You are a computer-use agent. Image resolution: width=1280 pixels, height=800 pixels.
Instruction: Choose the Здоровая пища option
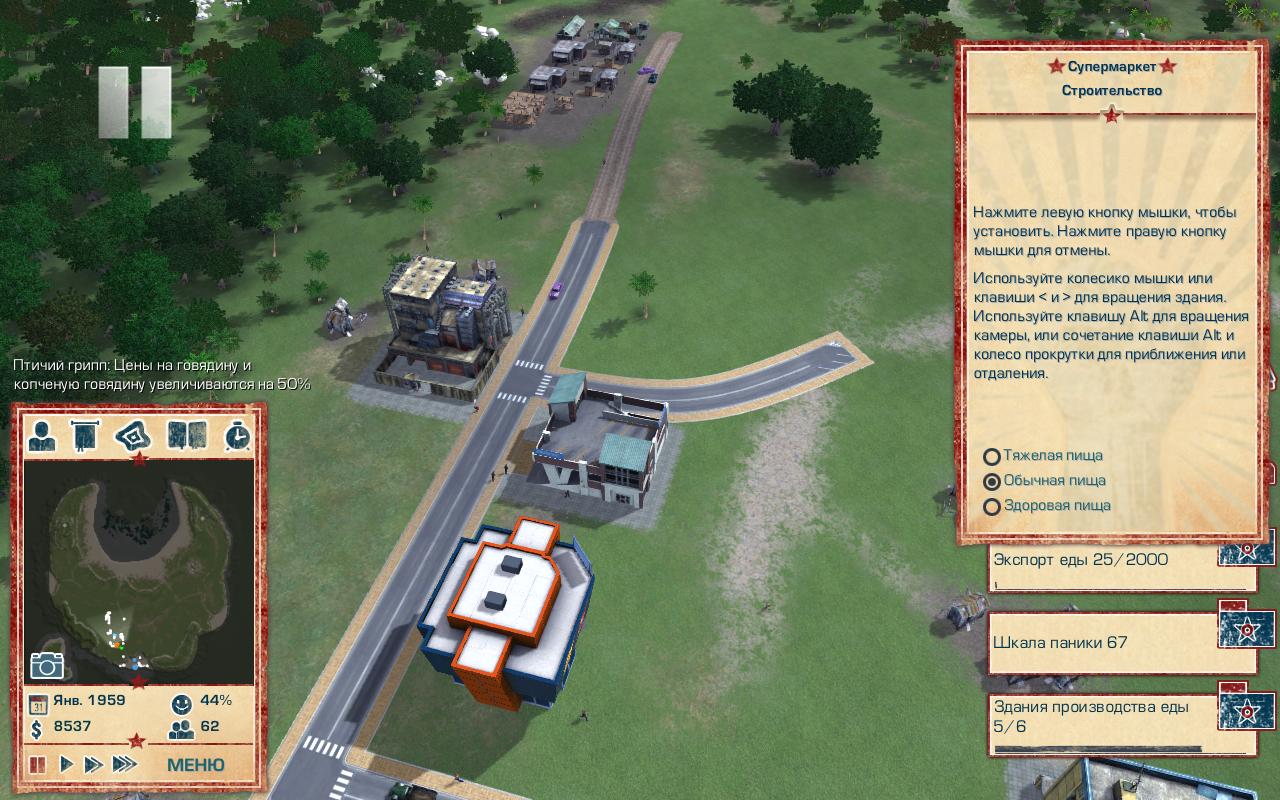click(992, 506)
